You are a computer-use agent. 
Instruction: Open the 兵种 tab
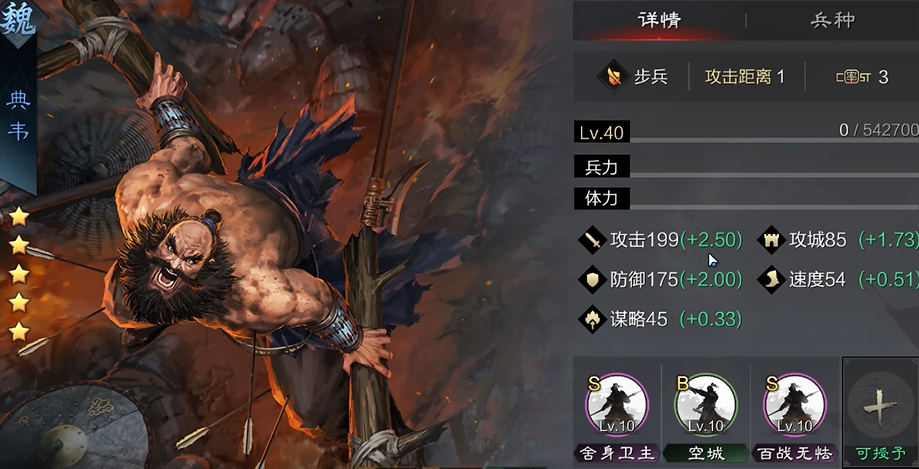832,20
